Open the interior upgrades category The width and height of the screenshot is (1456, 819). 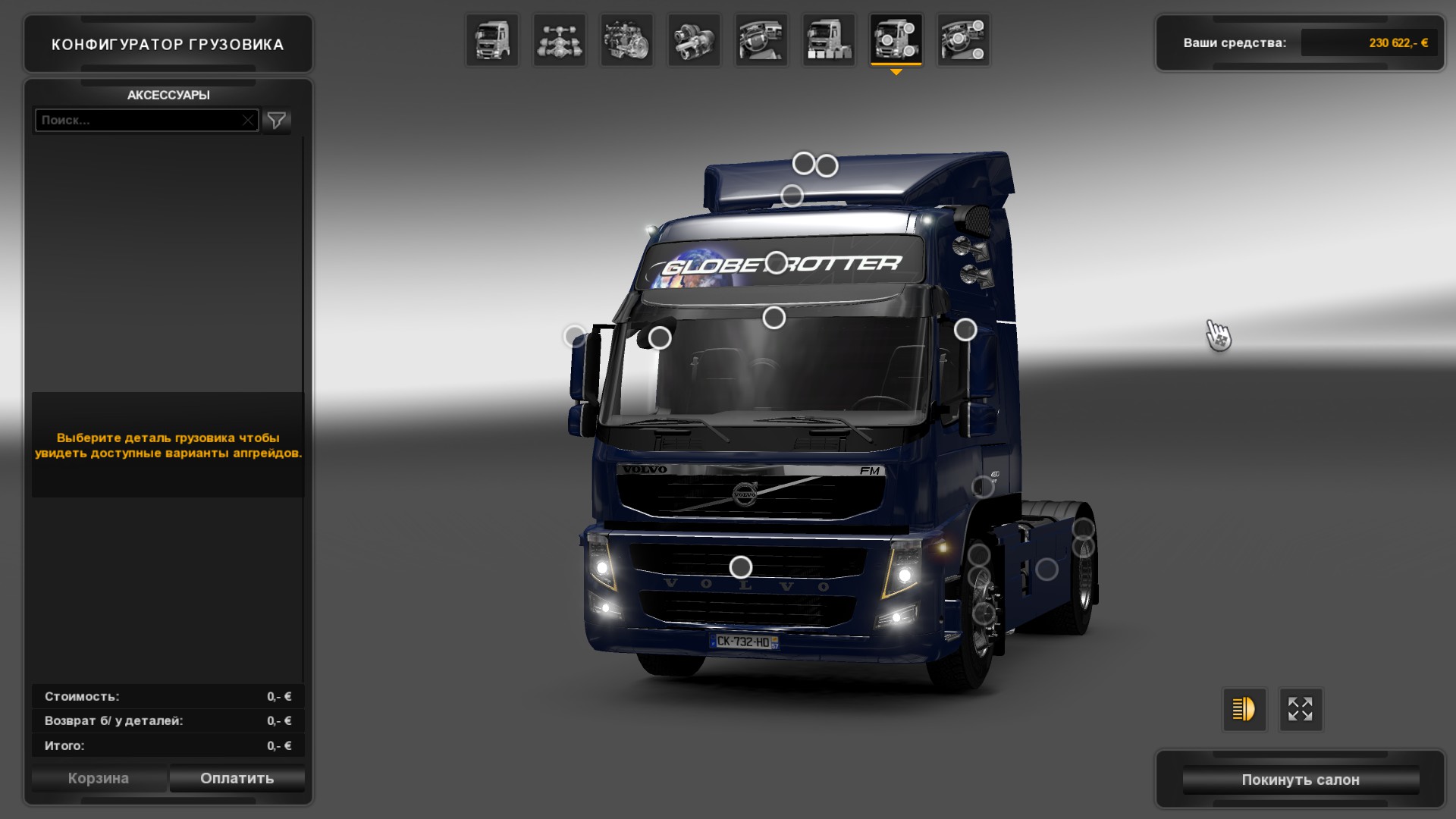[x=761, y=40]
